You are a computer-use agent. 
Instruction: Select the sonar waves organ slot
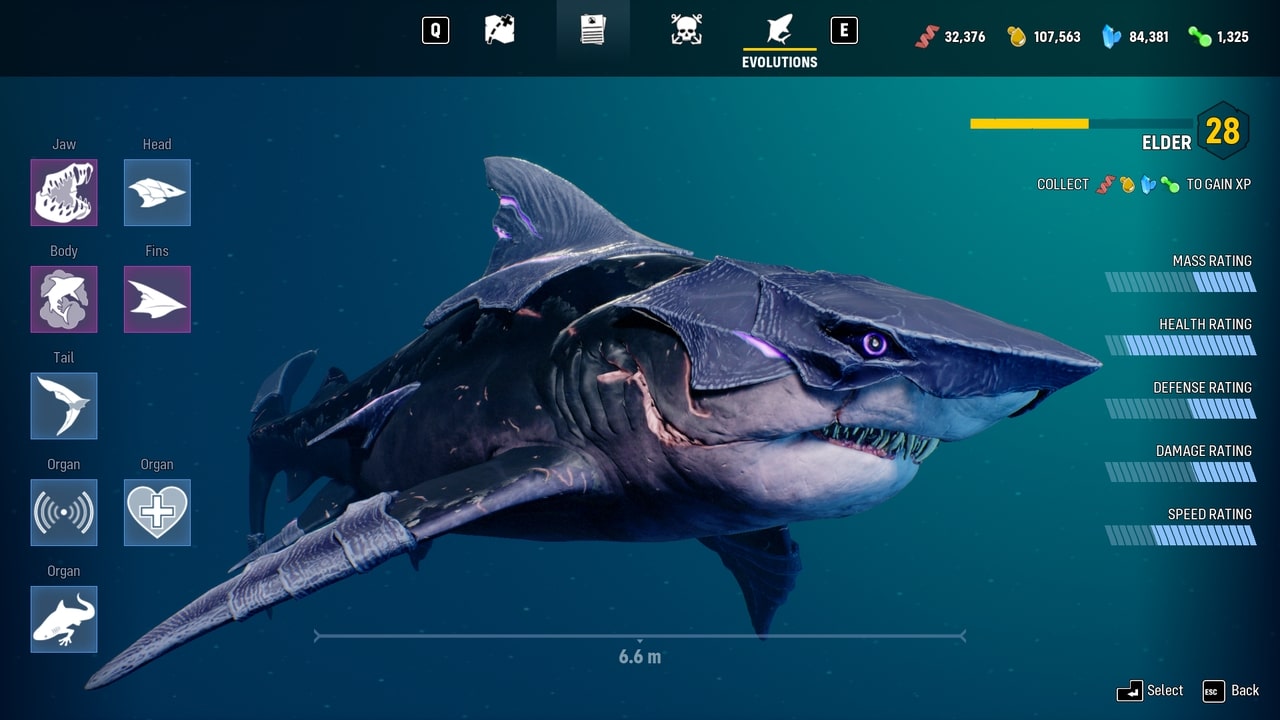click(x=64, y=512)
